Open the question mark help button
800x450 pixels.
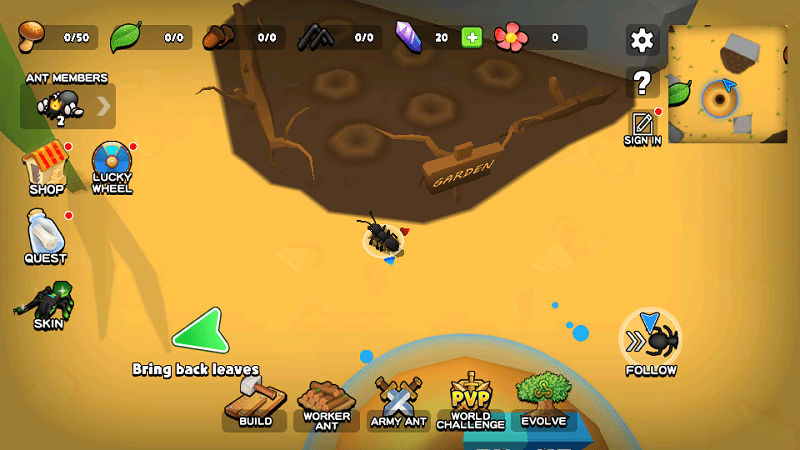(x=642, y=82)
